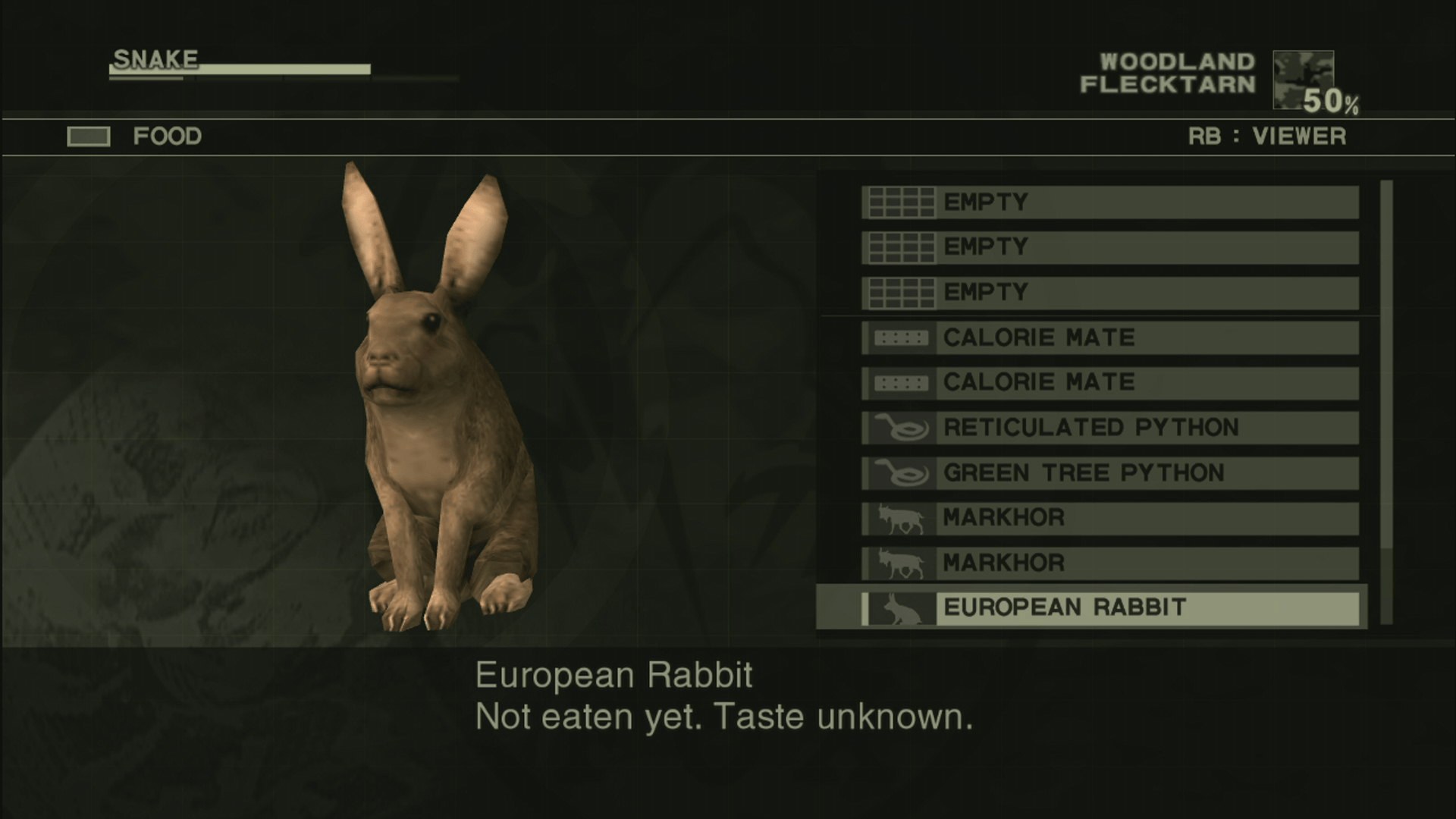Open the Woodland Flecktarn camouflage icon
1456x819 pixels.
1303,80
